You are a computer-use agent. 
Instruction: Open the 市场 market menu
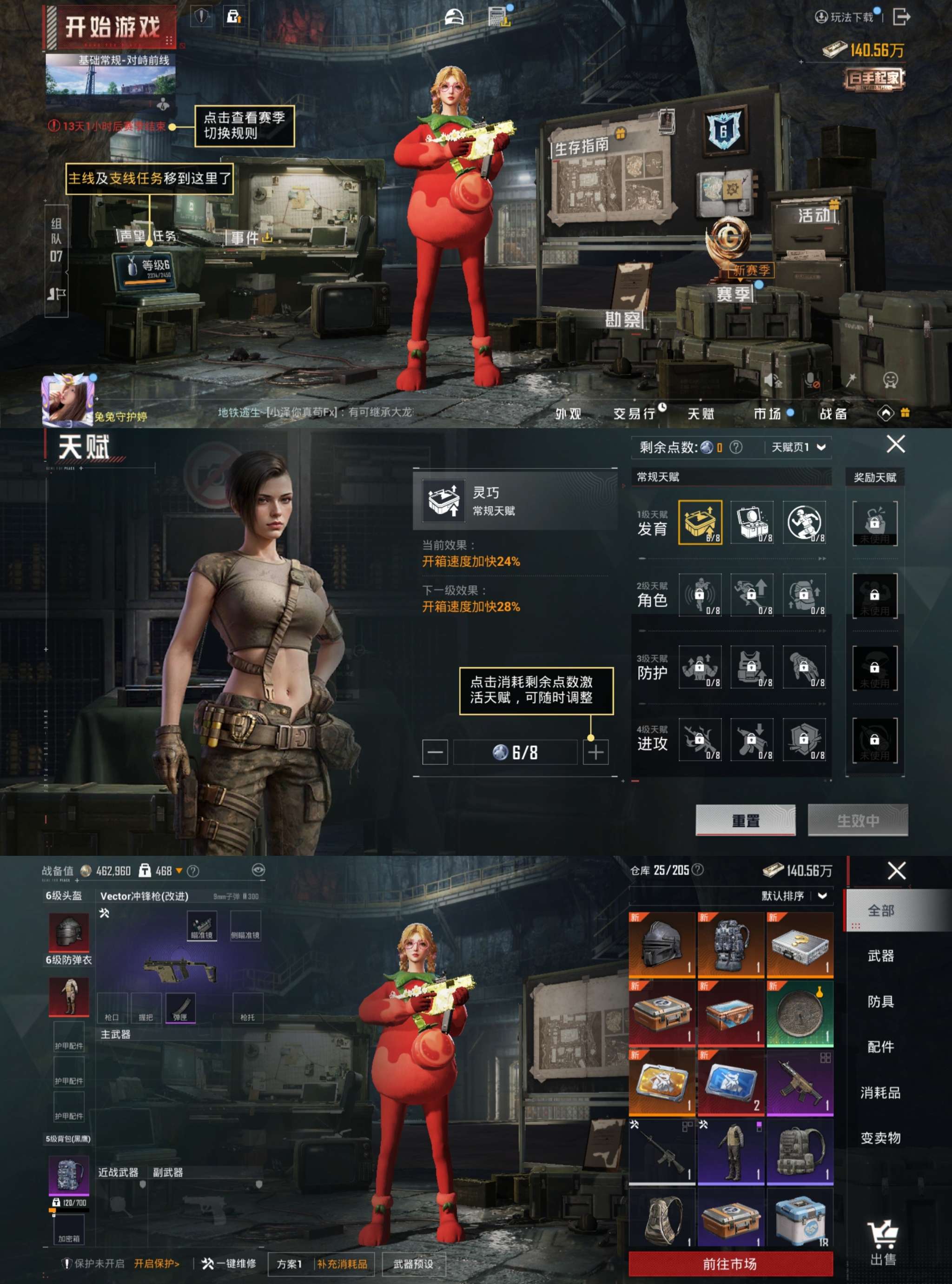pos(767,414)
